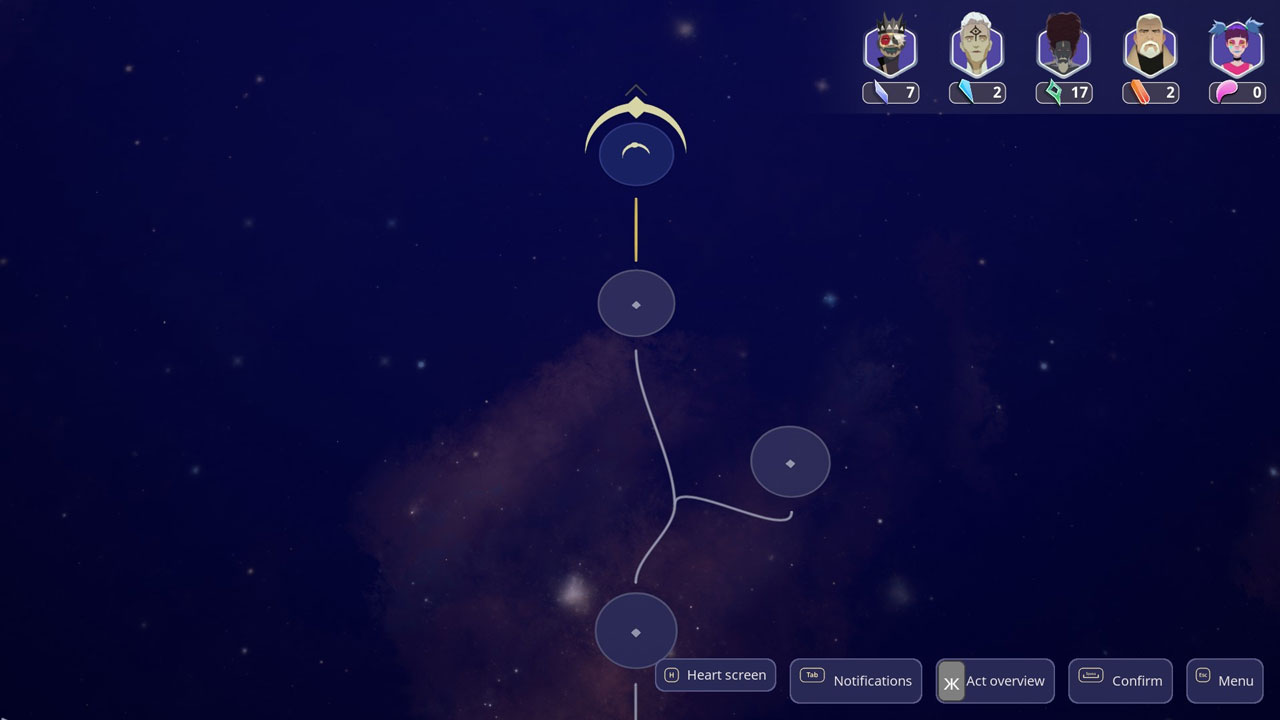Image resolution: width=1280 pixels, height=720 pixels.
Task: Choose the pink-haired girl portrait
Action: pos(1237,48)
